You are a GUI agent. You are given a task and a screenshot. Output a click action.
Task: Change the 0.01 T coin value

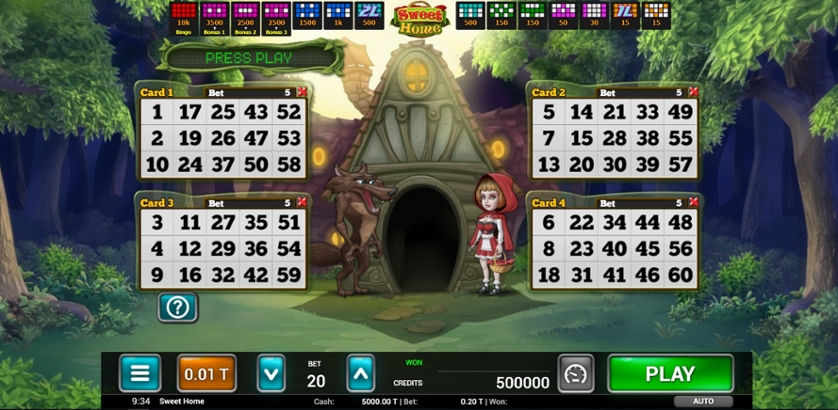pyautogui.click(x=207, y=374)
